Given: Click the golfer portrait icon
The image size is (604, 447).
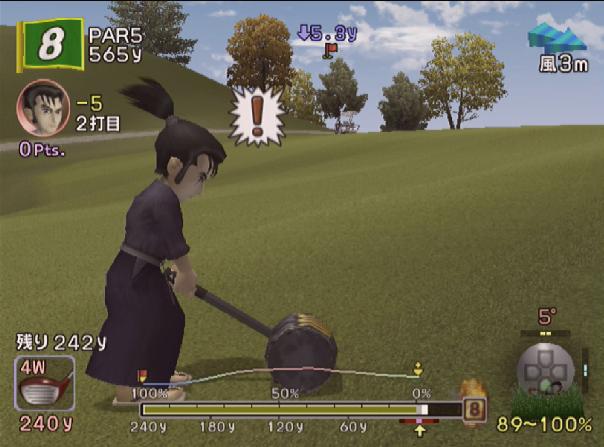Looking at the screenshot, I should pyautogui.click(x=42, y=108).
